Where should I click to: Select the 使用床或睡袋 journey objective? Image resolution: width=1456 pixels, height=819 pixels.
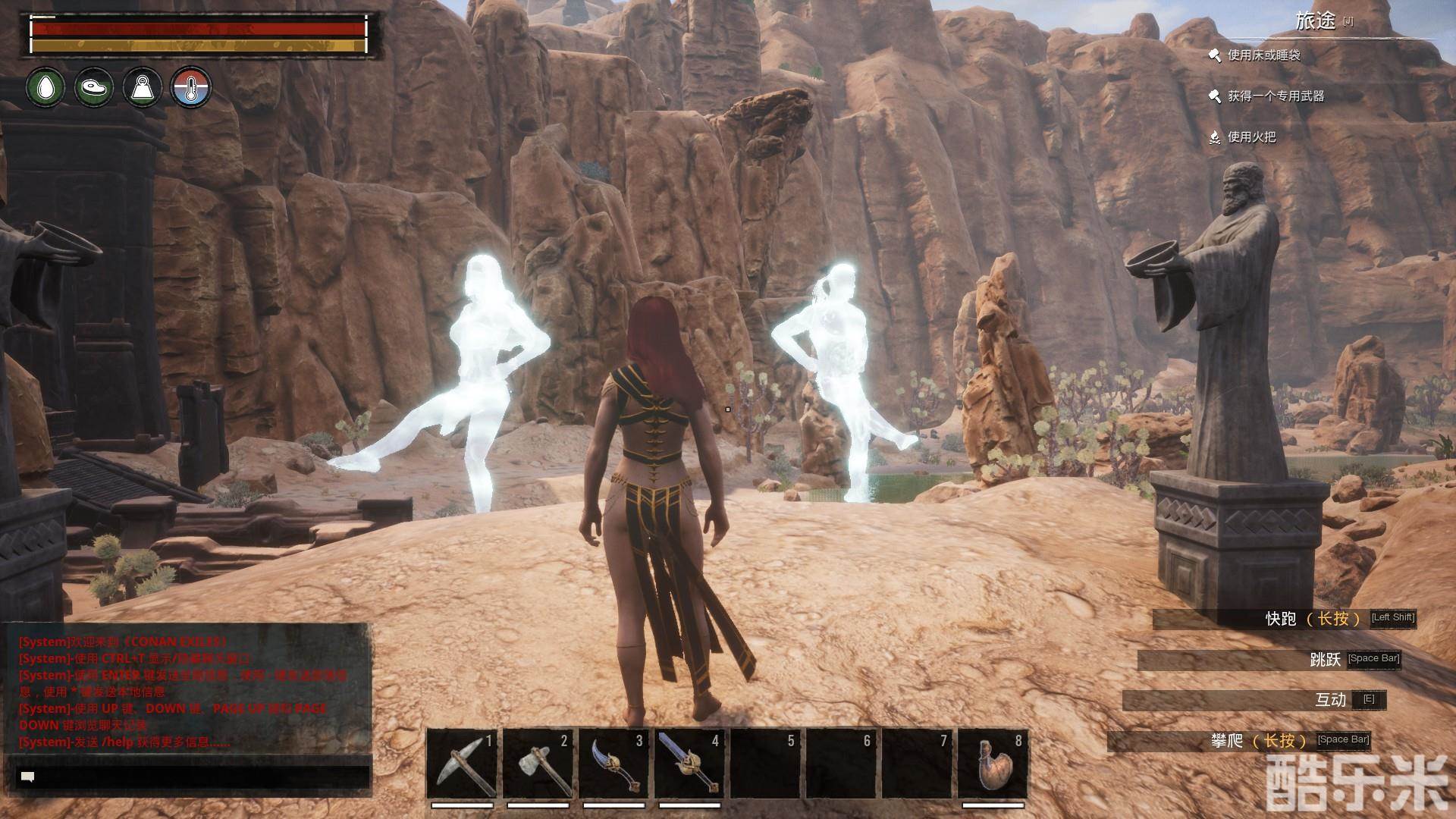pyautogui.click(x=1263, y=55)
